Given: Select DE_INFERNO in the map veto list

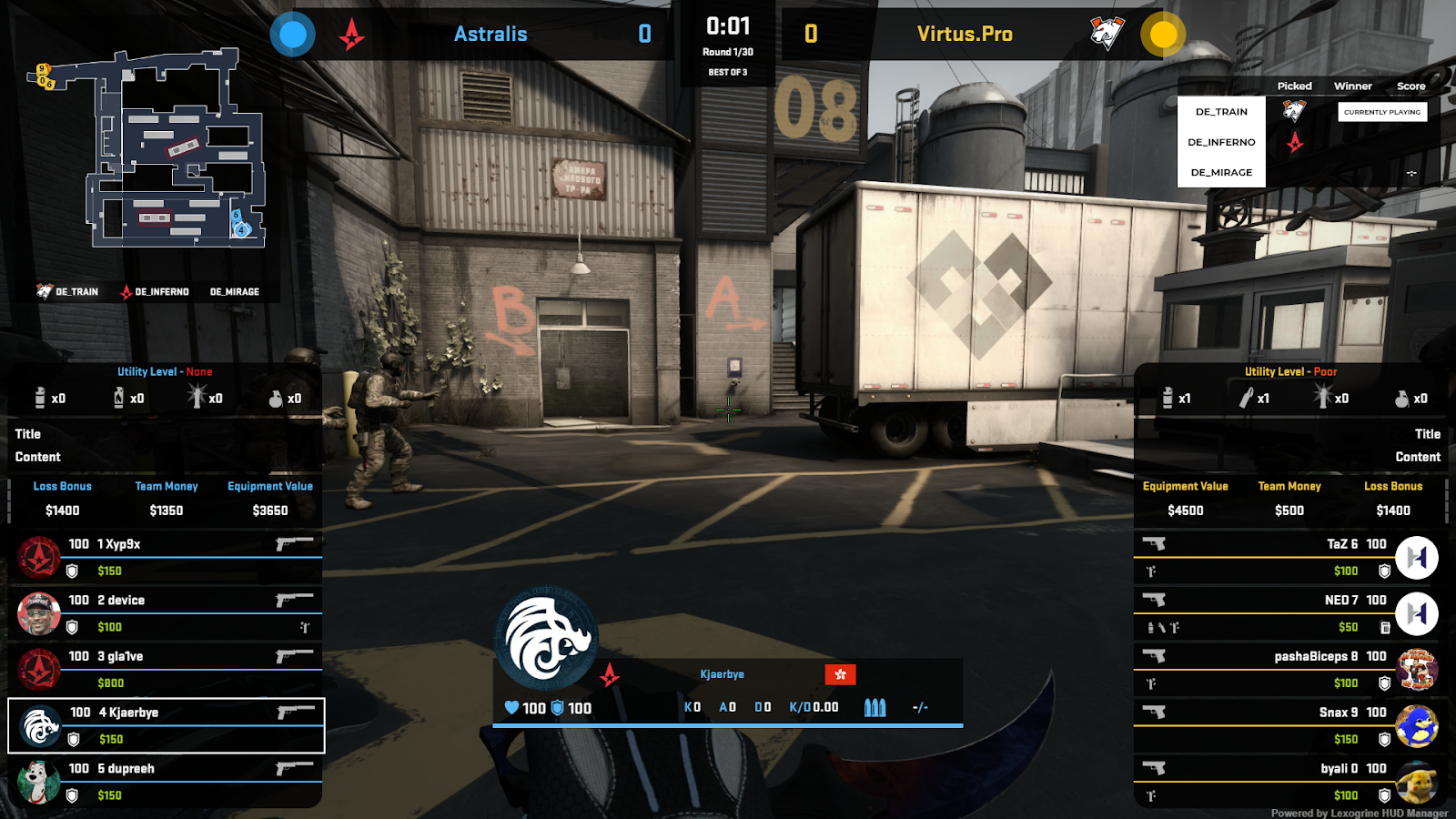Looking at the screenshot, I should pyautogui.click(x=1221, y=141).
